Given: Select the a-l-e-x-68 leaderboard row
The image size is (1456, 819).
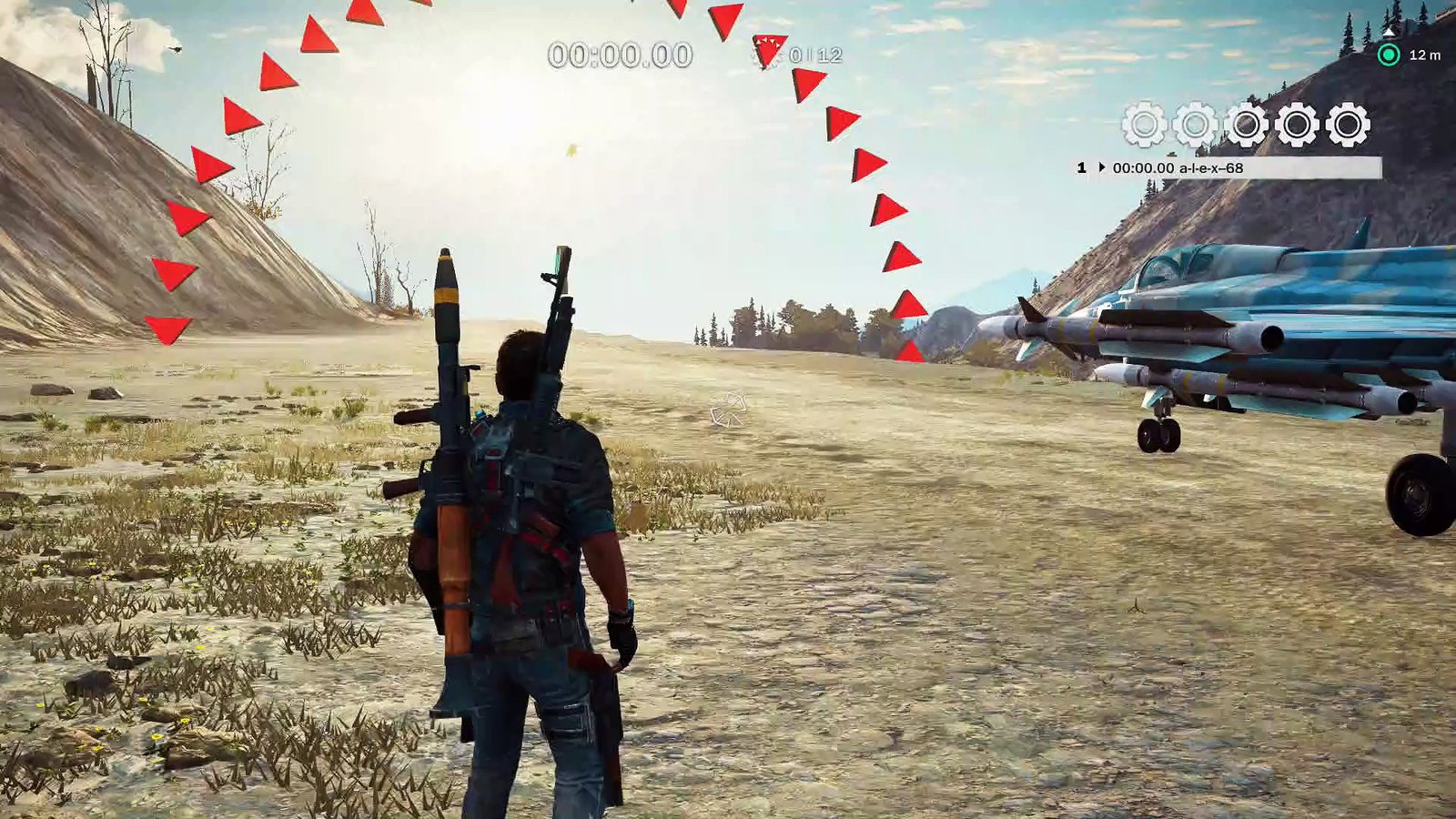Looking at the screenshot, I should pos(1227,168).
